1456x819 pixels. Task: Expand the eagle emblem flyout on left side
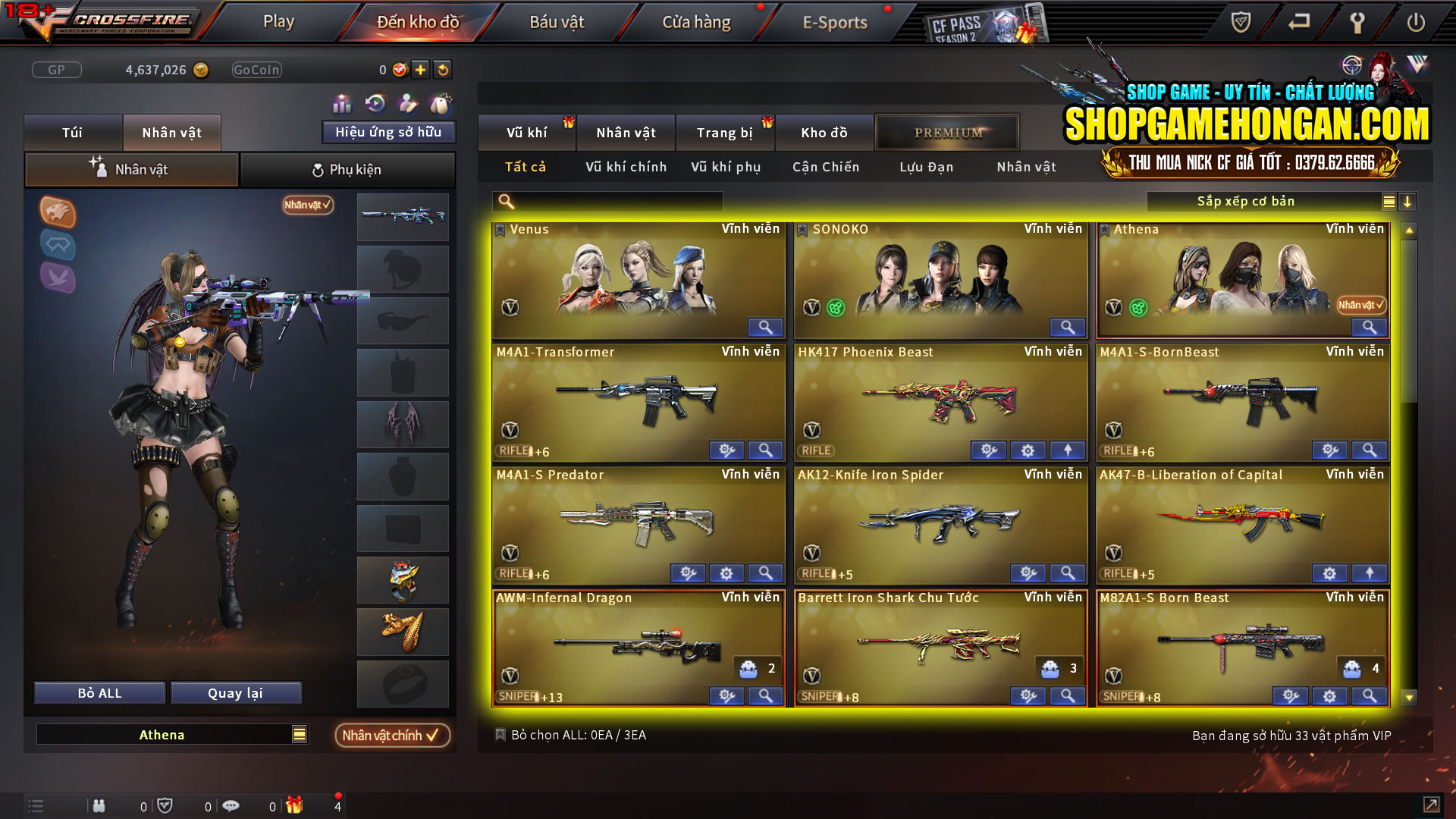57,213
